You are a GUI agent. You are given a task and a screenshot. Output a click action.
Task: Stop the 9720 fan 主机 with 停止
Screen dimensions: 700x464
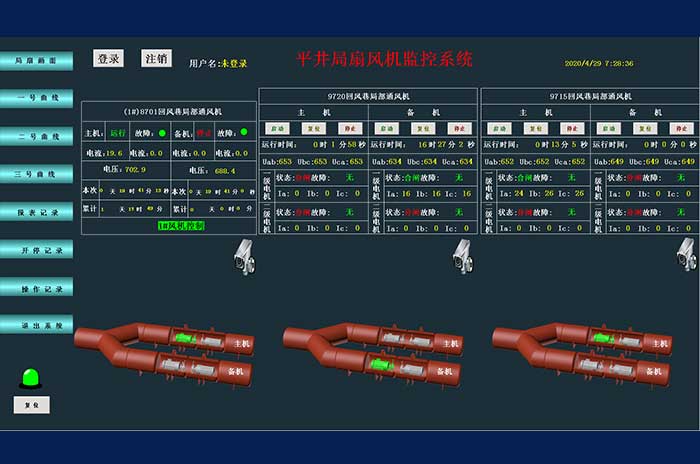pos(348,128)
